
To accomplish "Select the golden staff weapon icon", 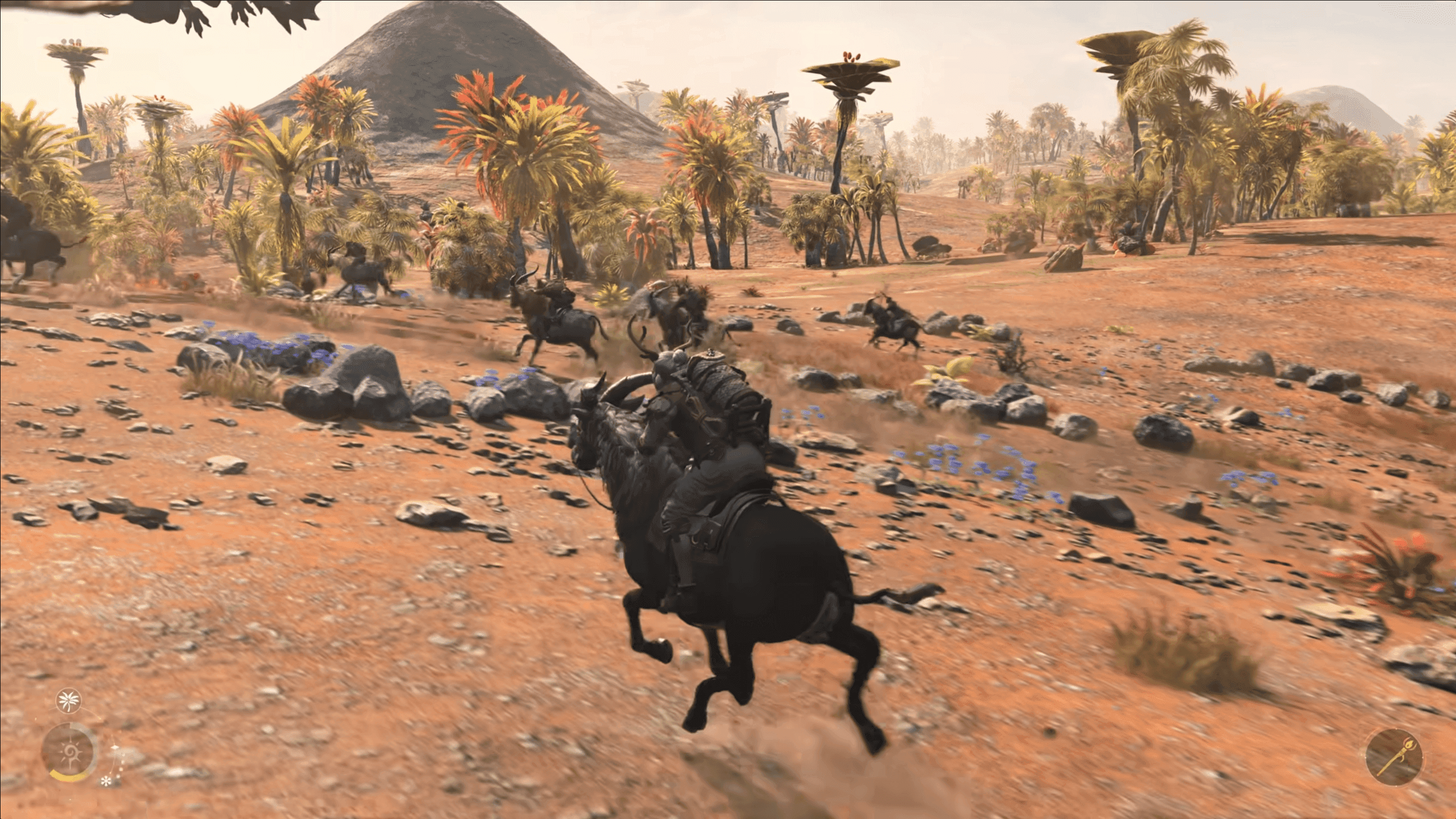I will 1393,757.
